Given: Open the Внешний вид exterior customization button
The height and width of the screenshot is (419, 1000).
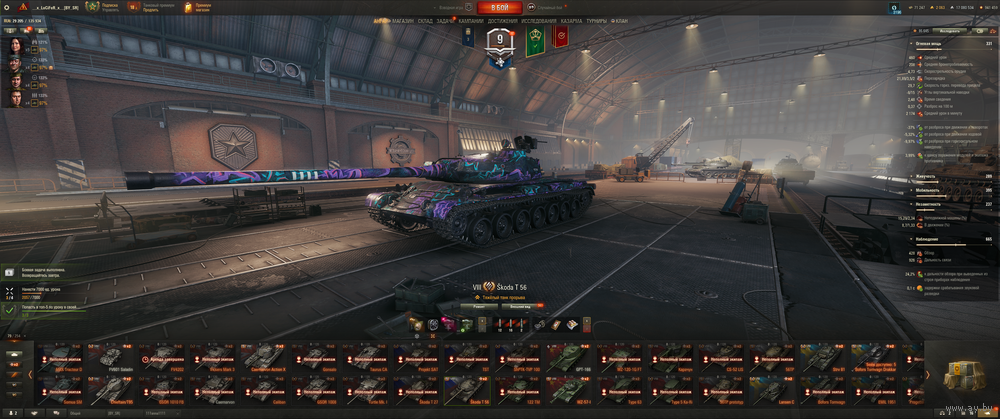Looking at the screenshot, I should pos(521,307).
